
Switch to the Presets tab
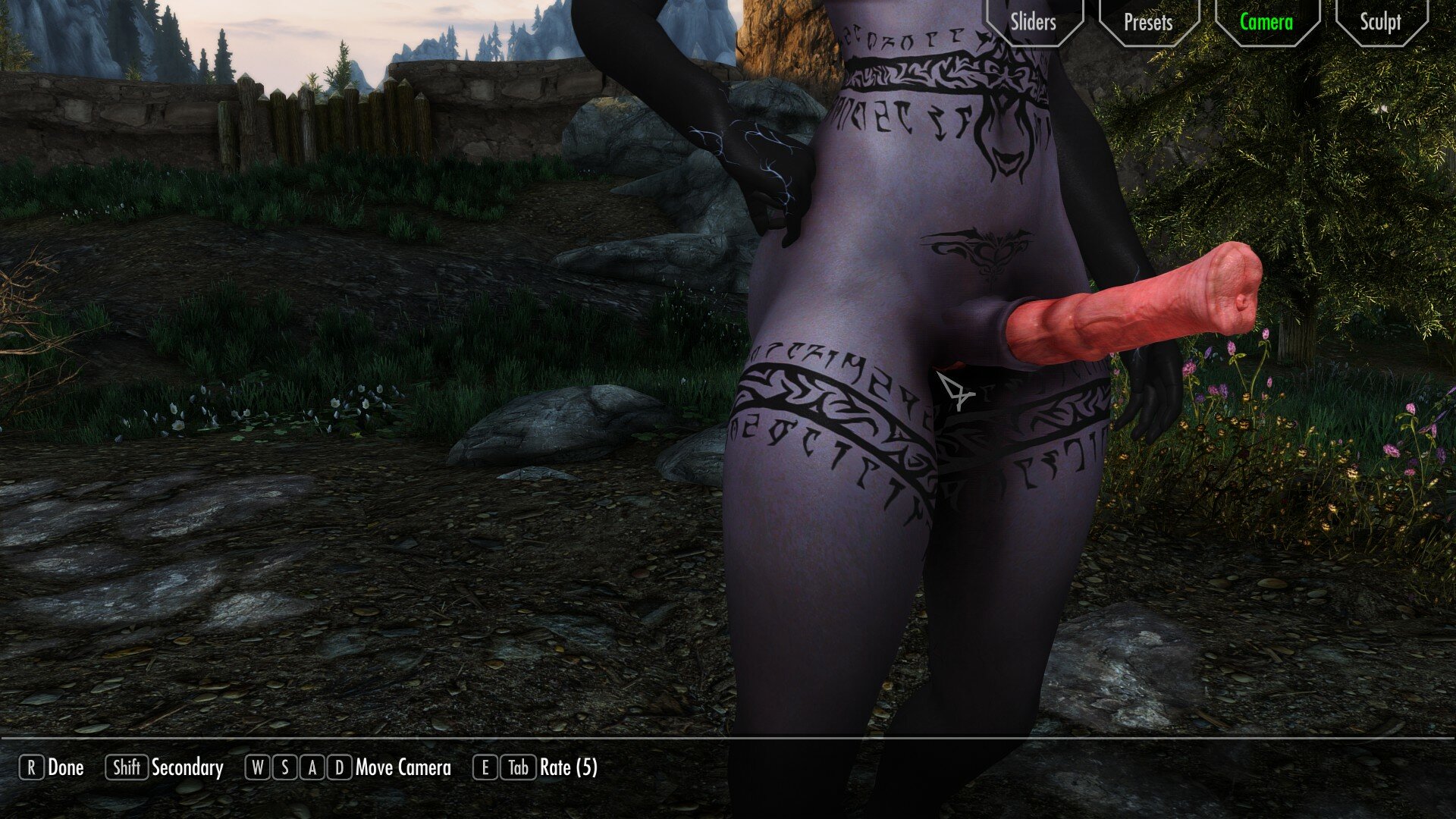pos(1148,22)
